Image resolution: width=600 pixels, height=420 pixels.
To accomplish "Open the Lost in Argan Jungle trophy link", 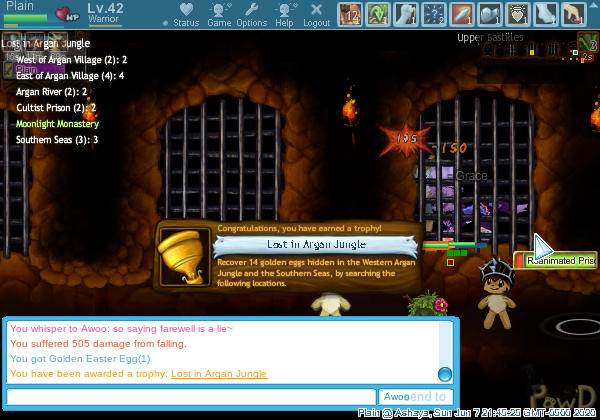I will [219, 374].
